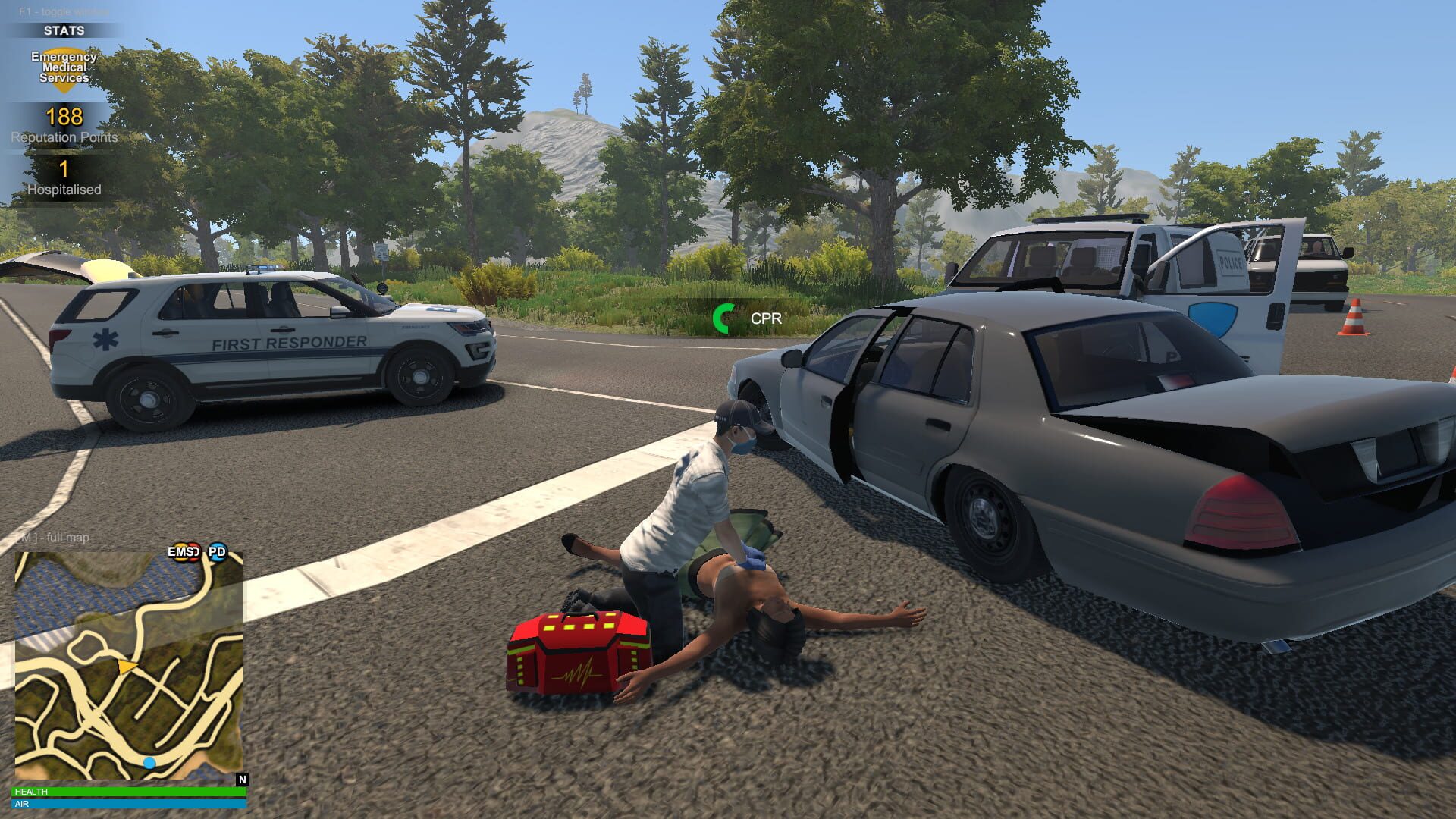The height and width of the screenshot is (819, 1456).
Task: Click the 188 Reputation Points counter
Action: click(x=64, y=118)
